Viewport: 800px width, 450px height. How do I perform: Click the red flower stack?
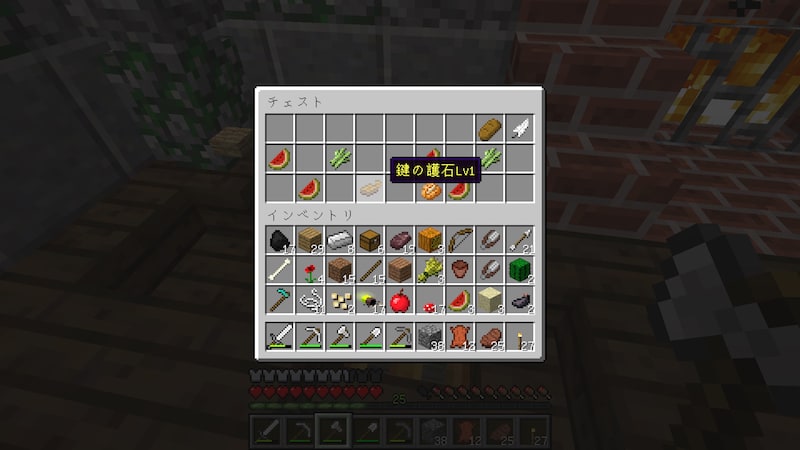click(x=310, y=270)
